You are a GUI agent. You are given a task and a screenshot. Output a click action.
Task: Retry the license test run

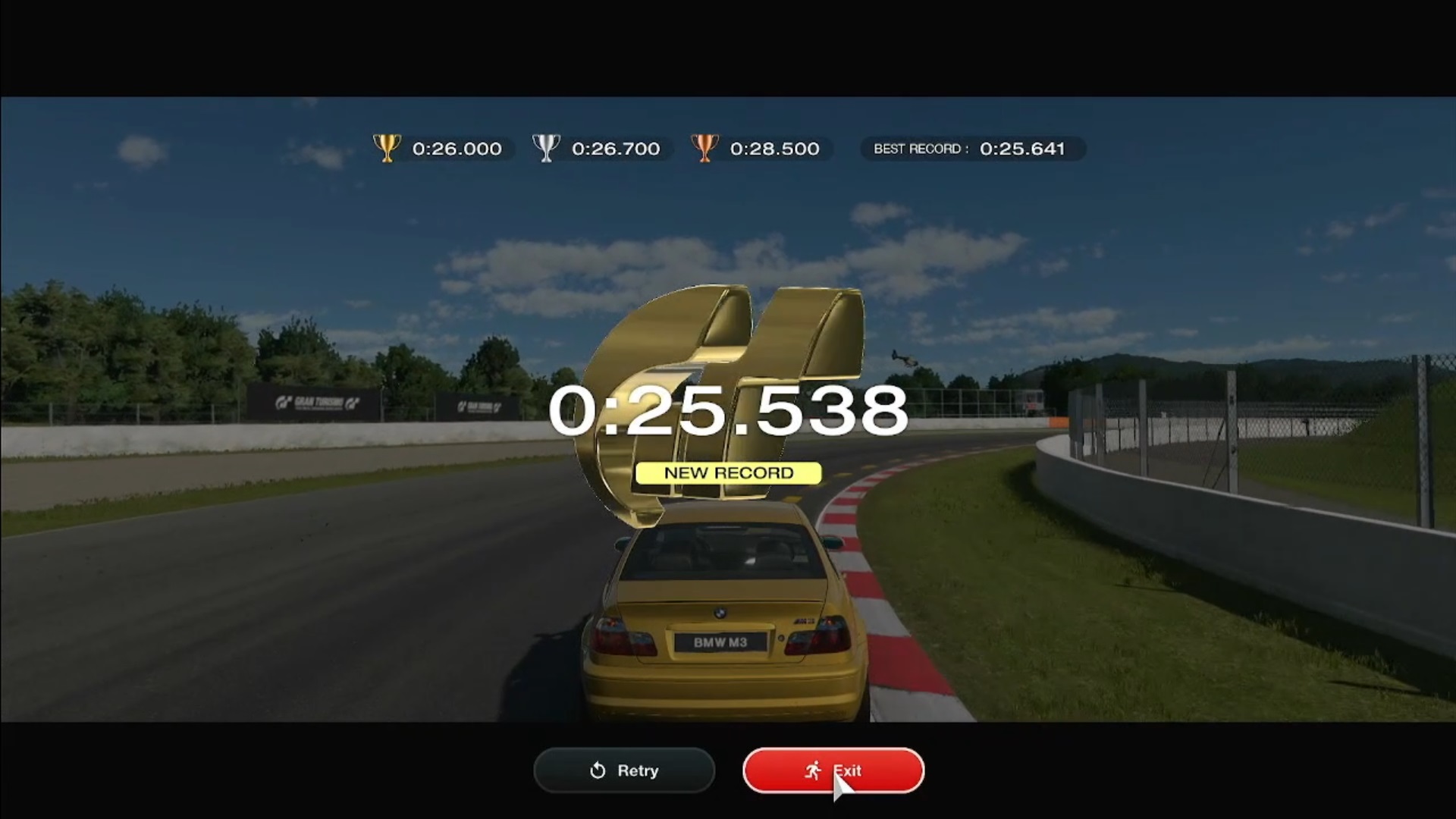click(x=624, y=770)
